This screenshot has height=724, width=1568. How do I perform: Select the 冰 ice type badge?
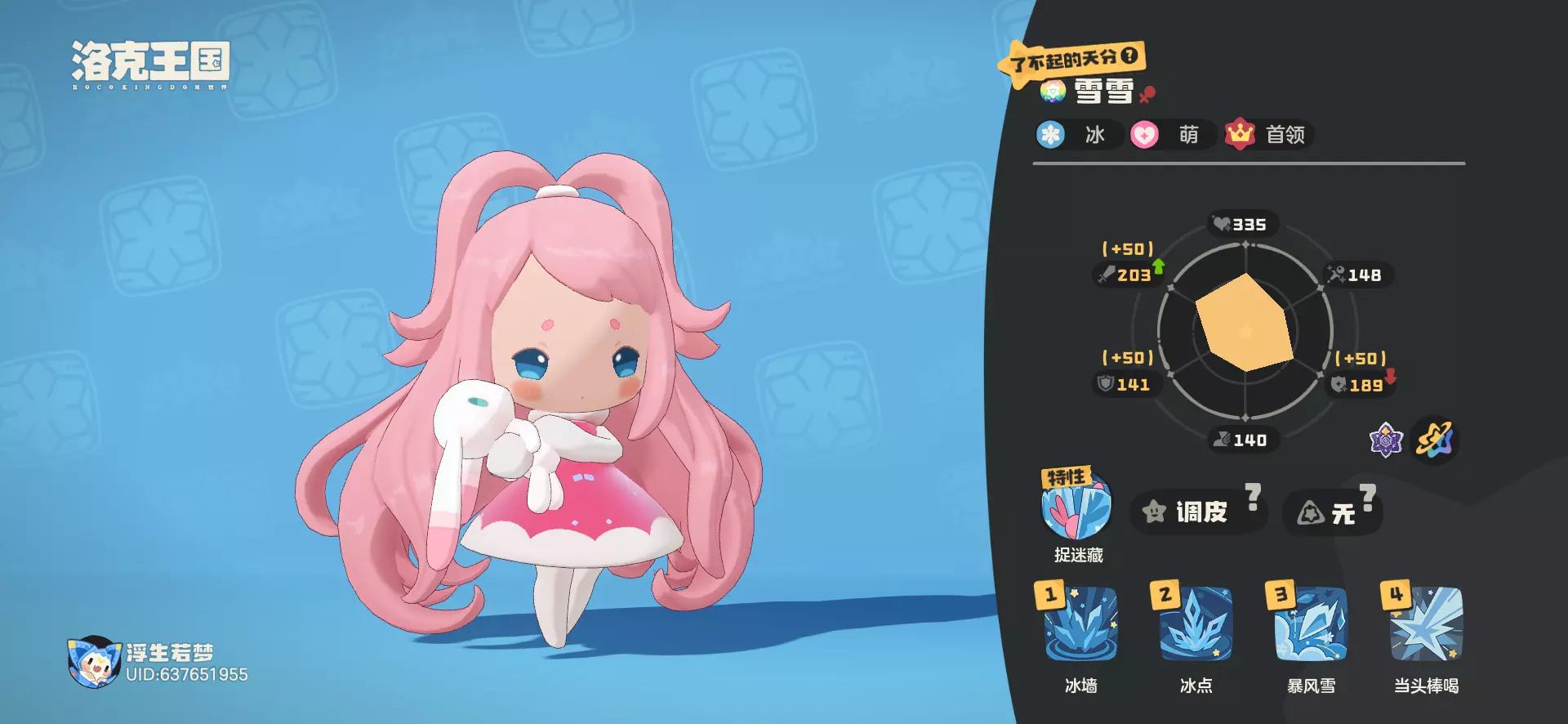point(1051,135)
